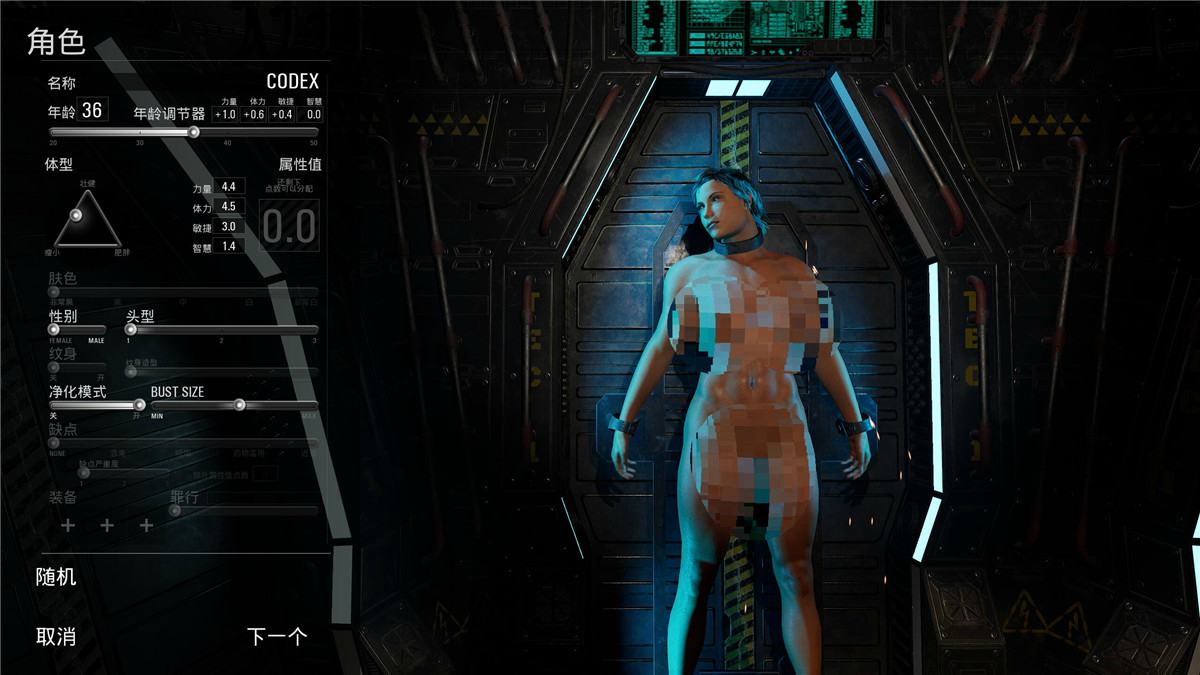
Task: Randomize the character with the 随机 button
Action: pos(56,577)
